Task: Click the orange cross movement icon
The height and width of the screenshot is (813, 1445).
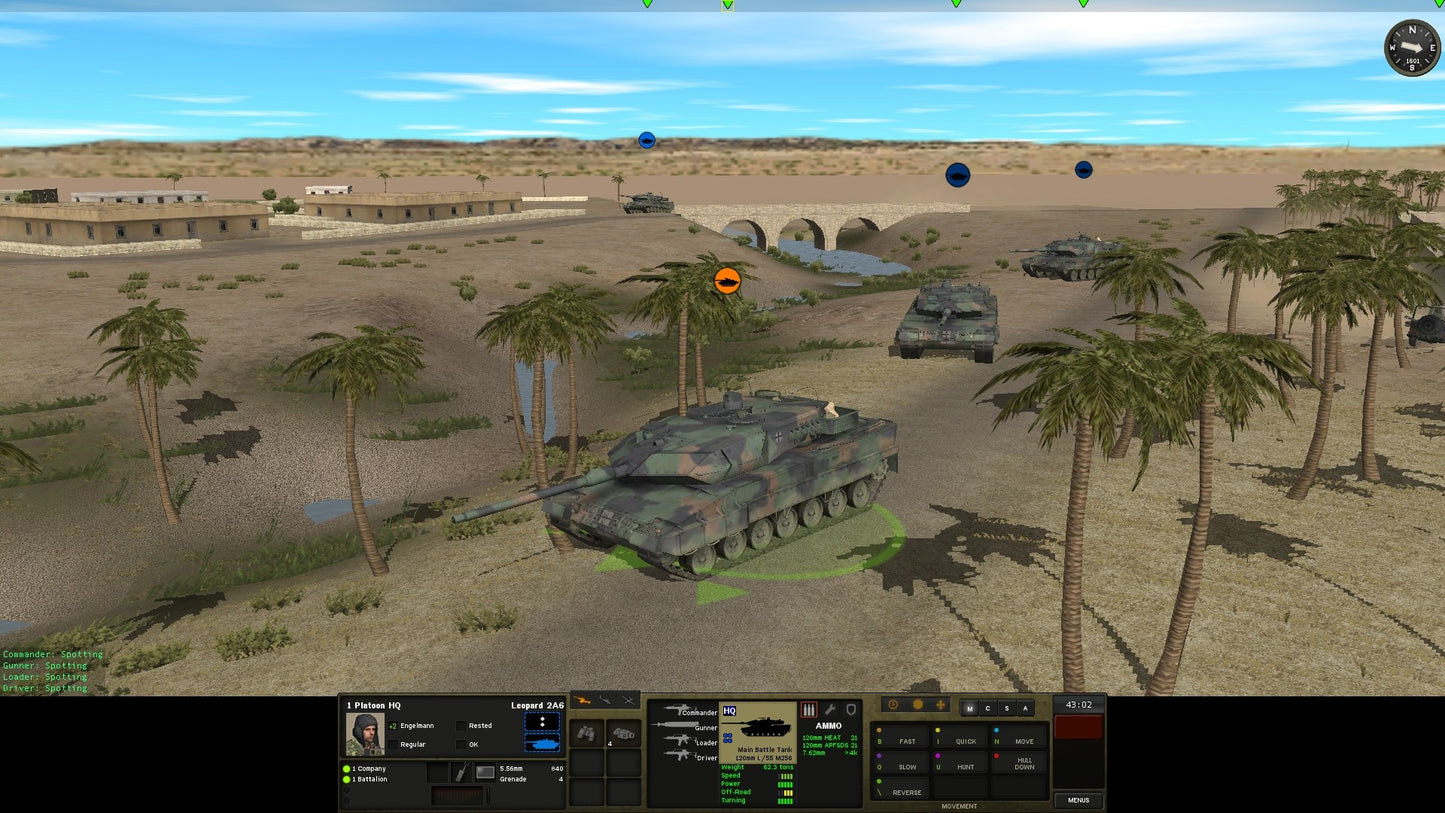Action: point(941,705)
